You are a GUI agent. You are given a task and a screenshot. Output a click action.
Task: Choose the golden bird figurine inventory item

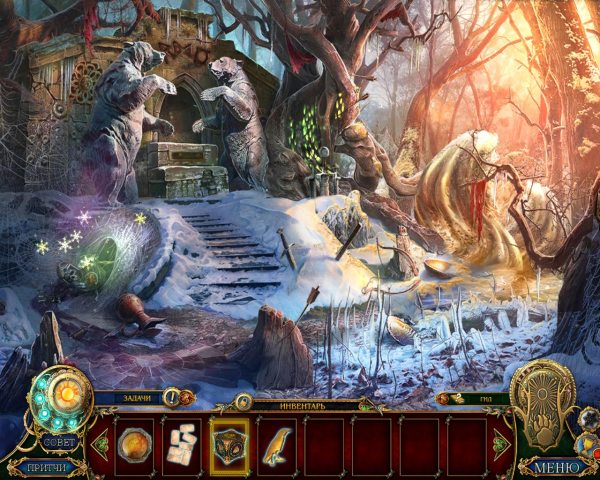point(278,445)
